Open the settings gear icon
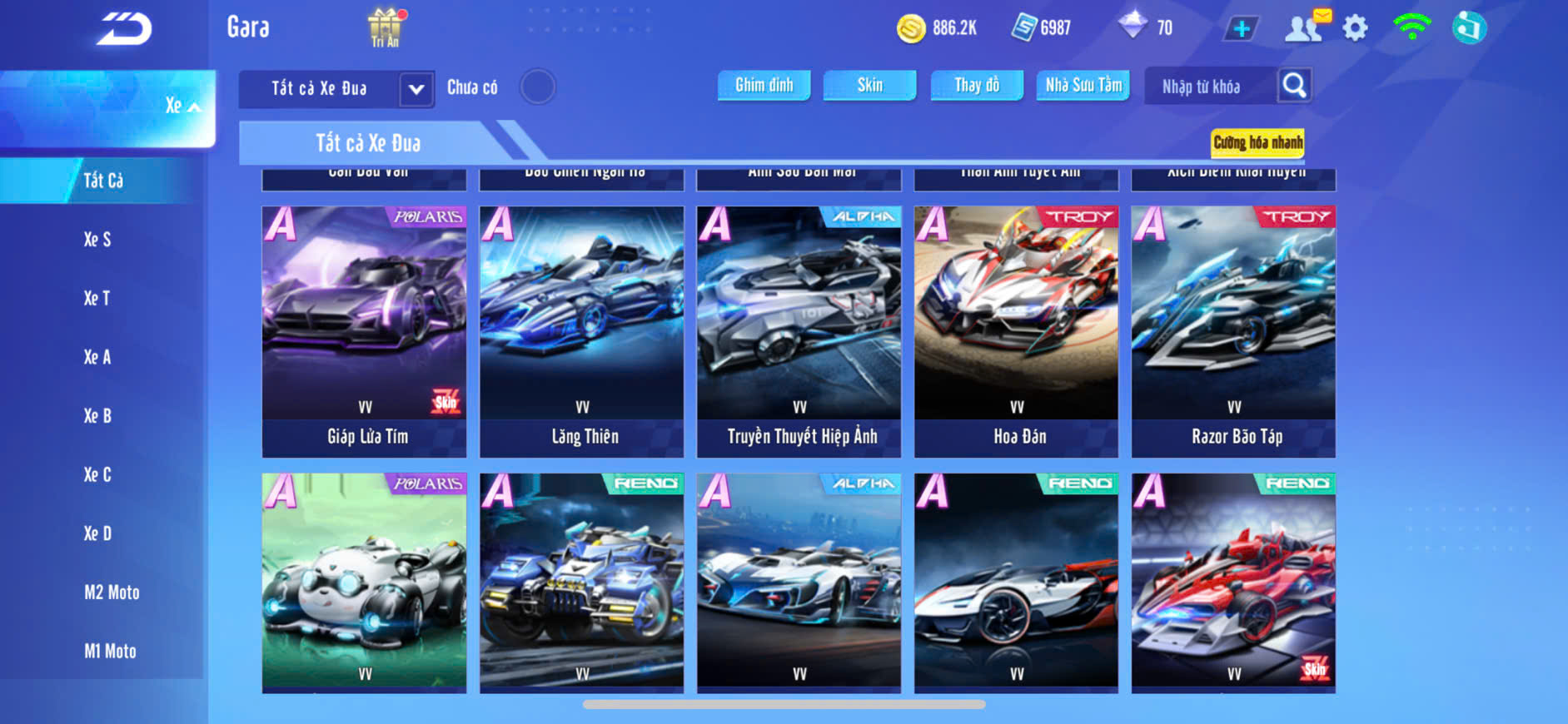1568x724 pixels. coord(1355,28)
